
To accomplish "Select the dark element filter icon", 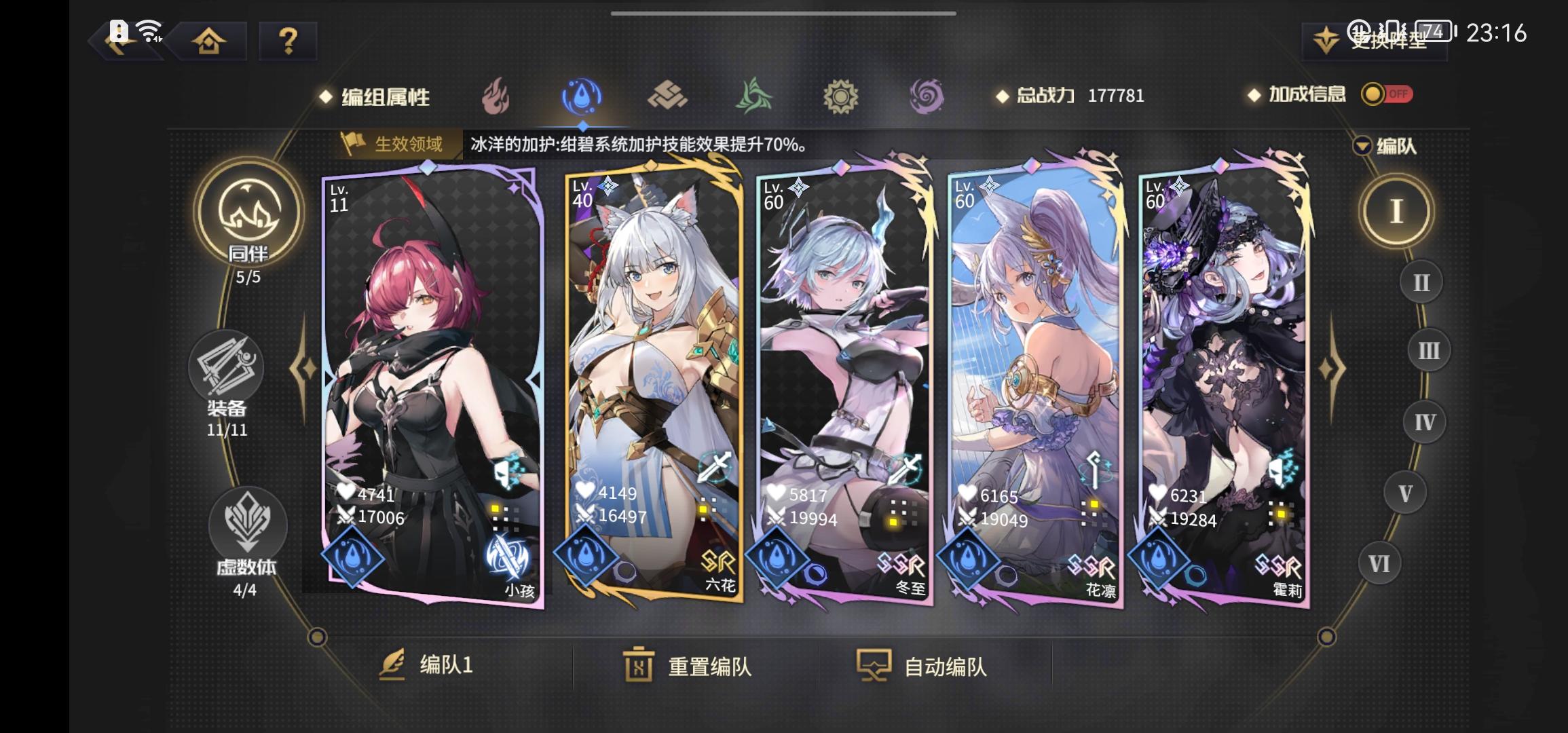I will pos(926,96).
